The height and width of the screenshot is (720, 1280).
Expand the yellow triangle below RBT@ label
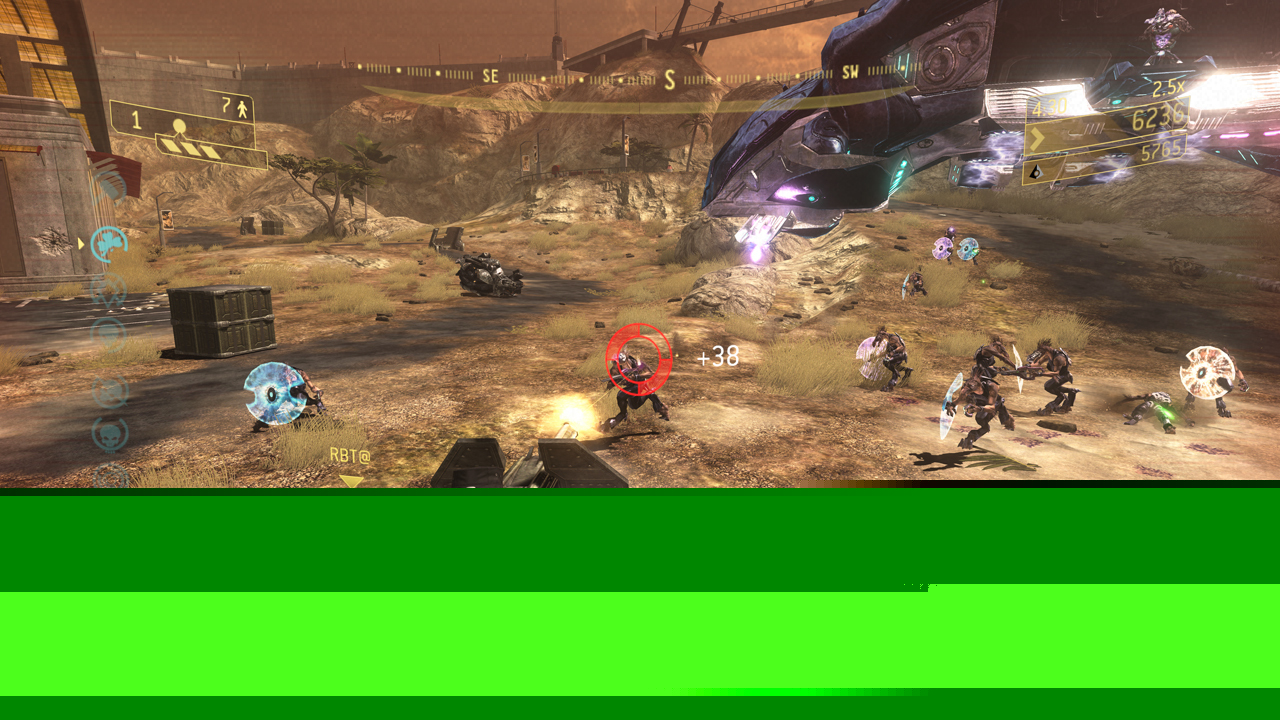(x=350, y=481)
